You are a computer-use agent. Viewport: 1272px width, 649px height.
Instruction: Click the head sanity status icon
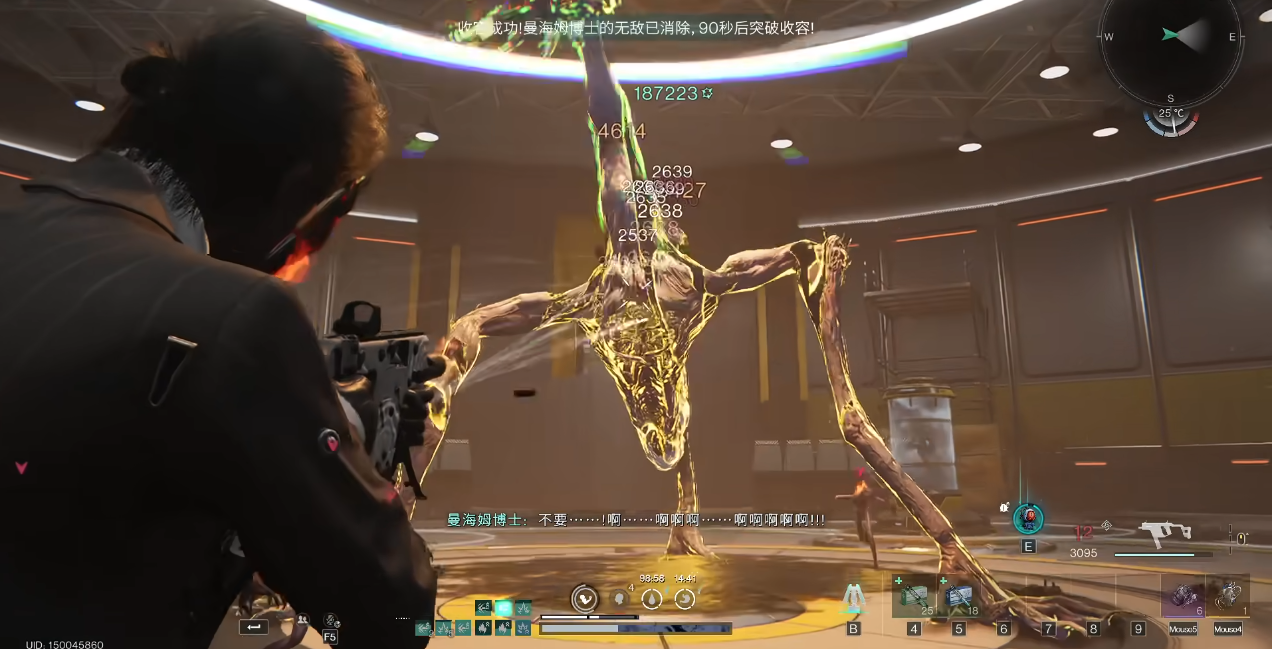[x=619, y=599]
